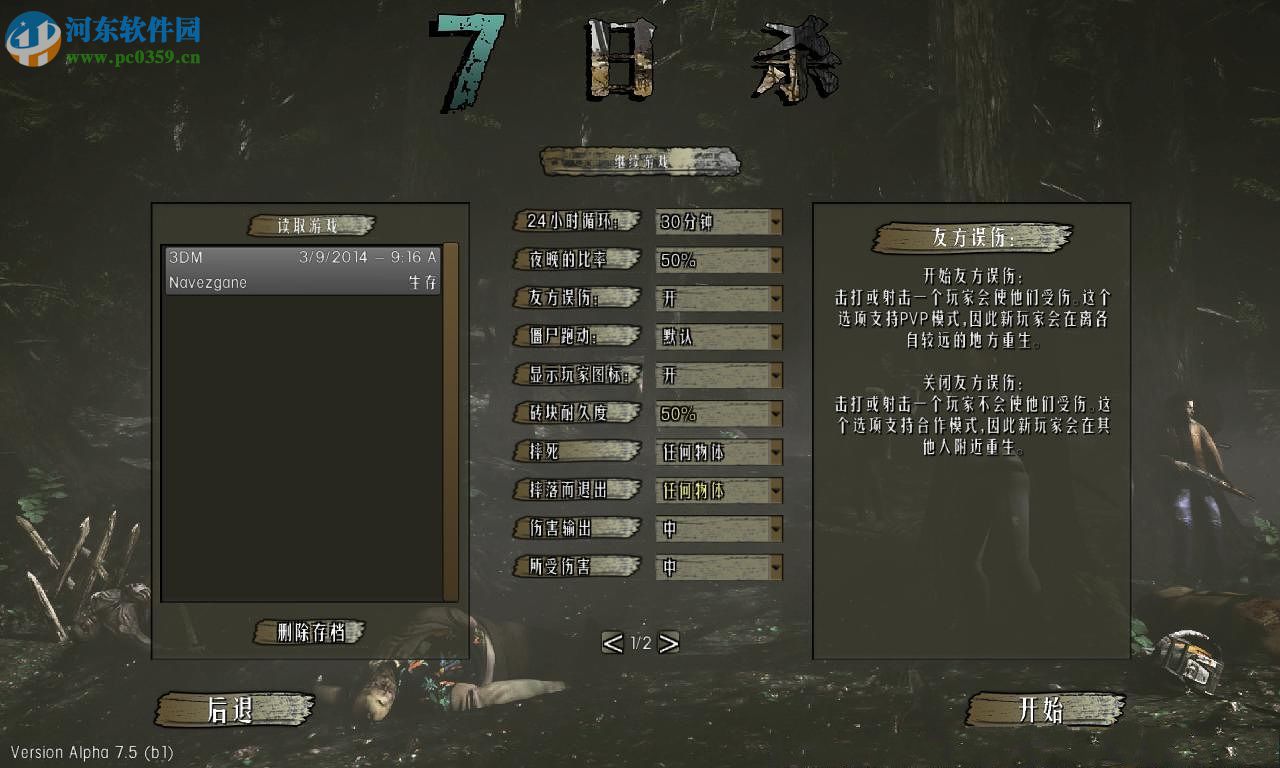1280x768 pixels.
Task: Go to previous options page arrow
Action: (x=612, y=643)
